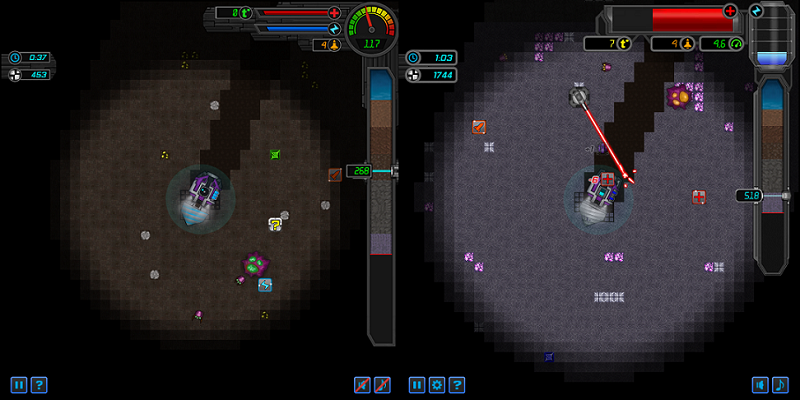Open help question mark next to the gear

456,384
